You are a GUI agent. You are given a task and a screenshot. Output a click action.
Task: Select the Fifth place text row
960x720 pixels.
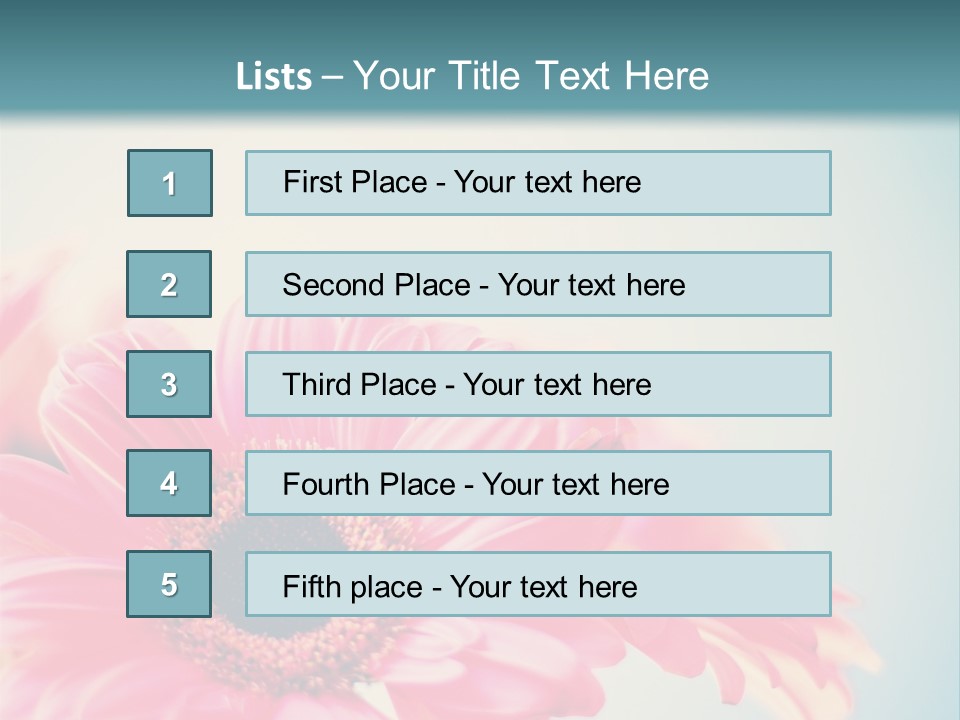point(538,585)
